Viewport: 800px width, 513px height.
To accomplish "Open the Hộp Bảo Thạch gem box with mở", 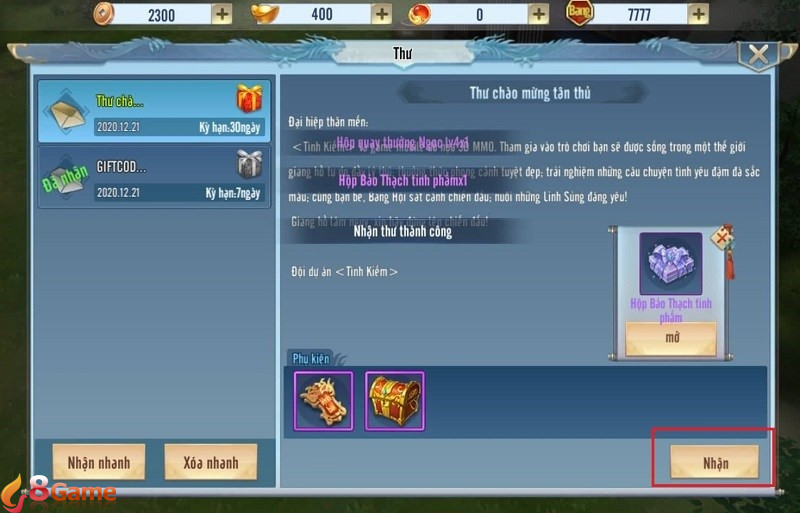I will [x=671, y=338].
